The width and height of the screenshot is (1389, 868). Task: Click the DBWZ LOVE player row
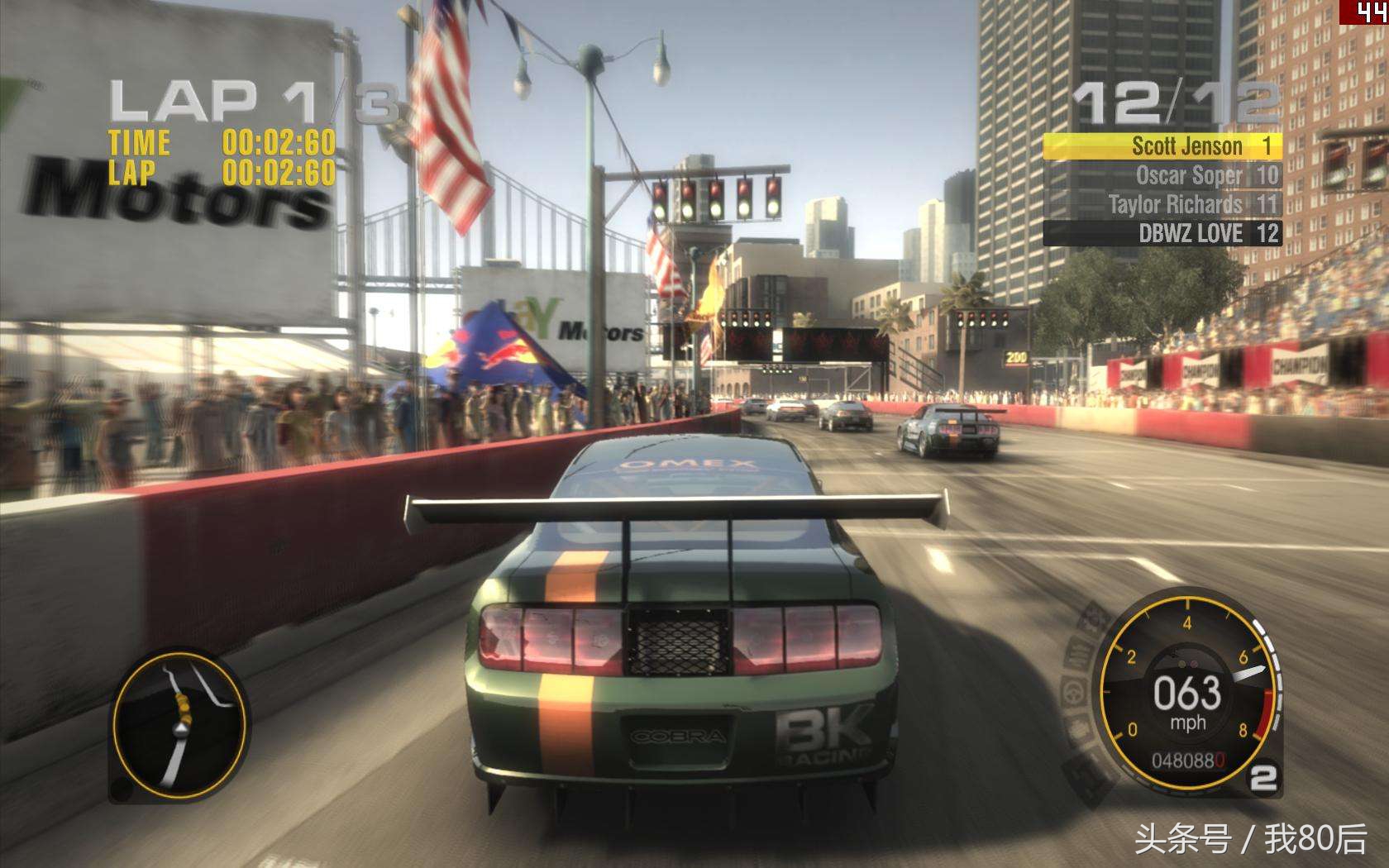(x=1162, y=233)
